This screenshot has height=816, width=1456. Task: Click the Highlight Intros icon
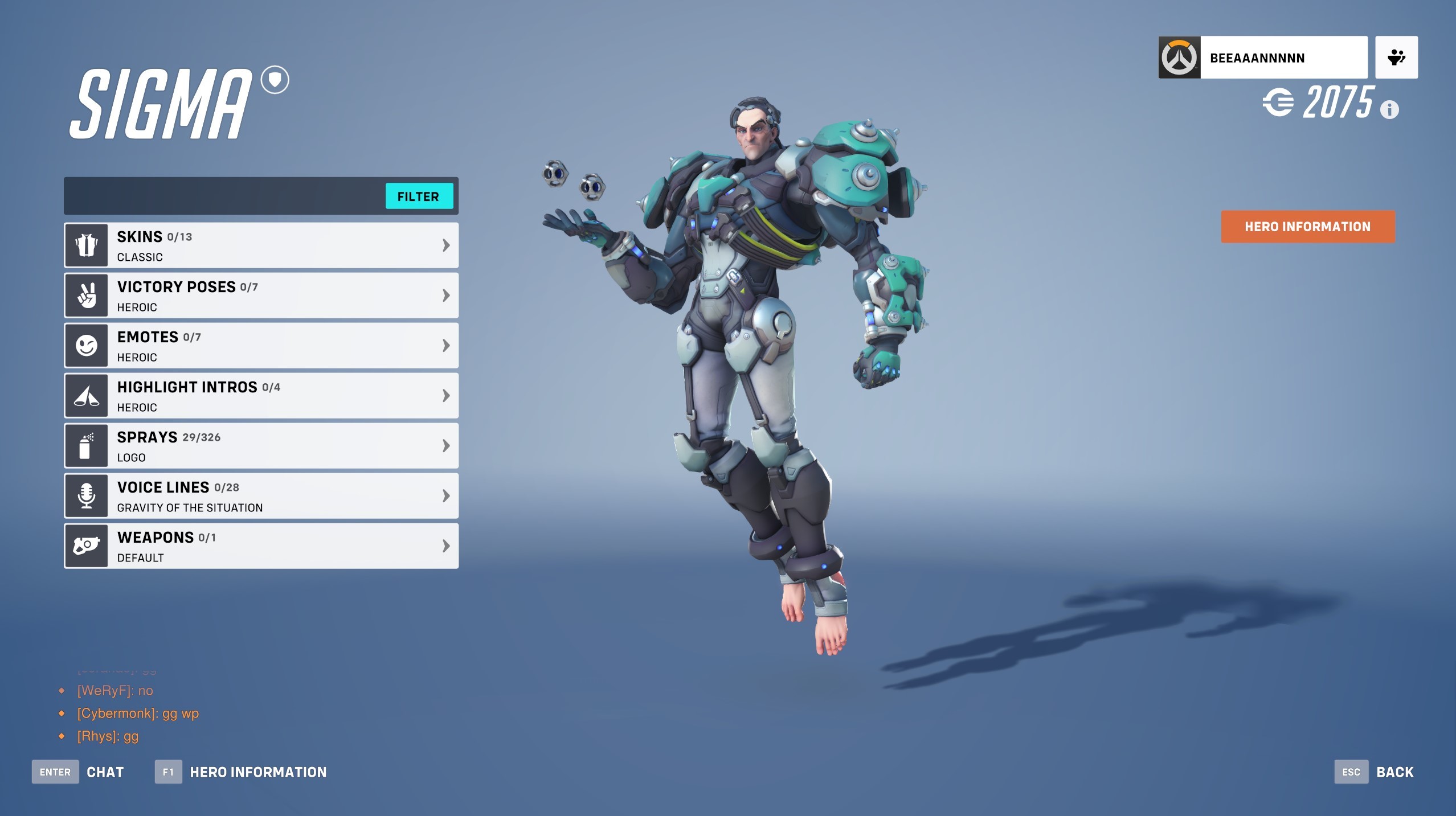(86, 395)
